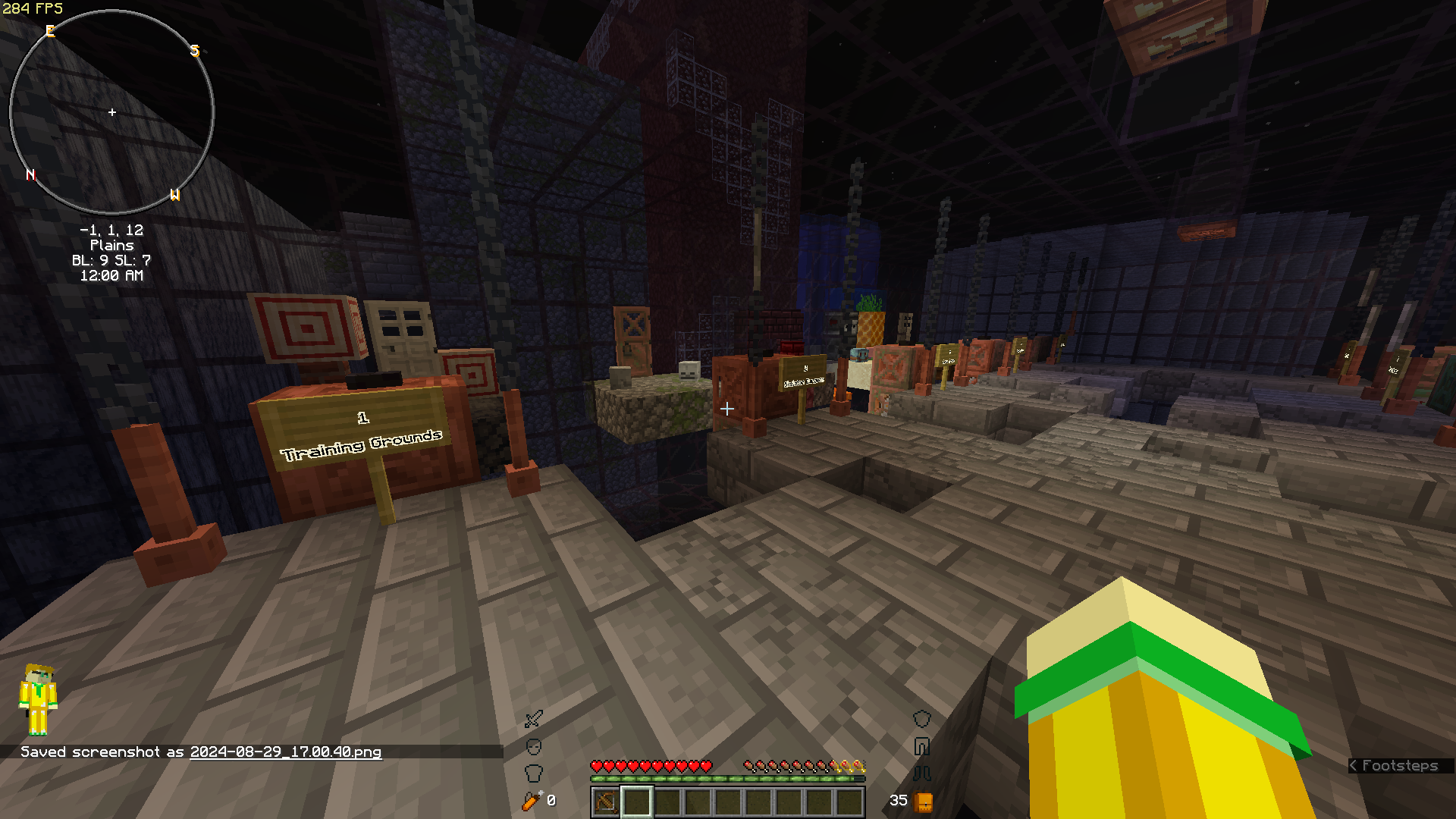Image resolution: width=1456 pixels, height=819 pixels.
Task: Select the chestplate armor slot outline
Action: coord(534,773)
